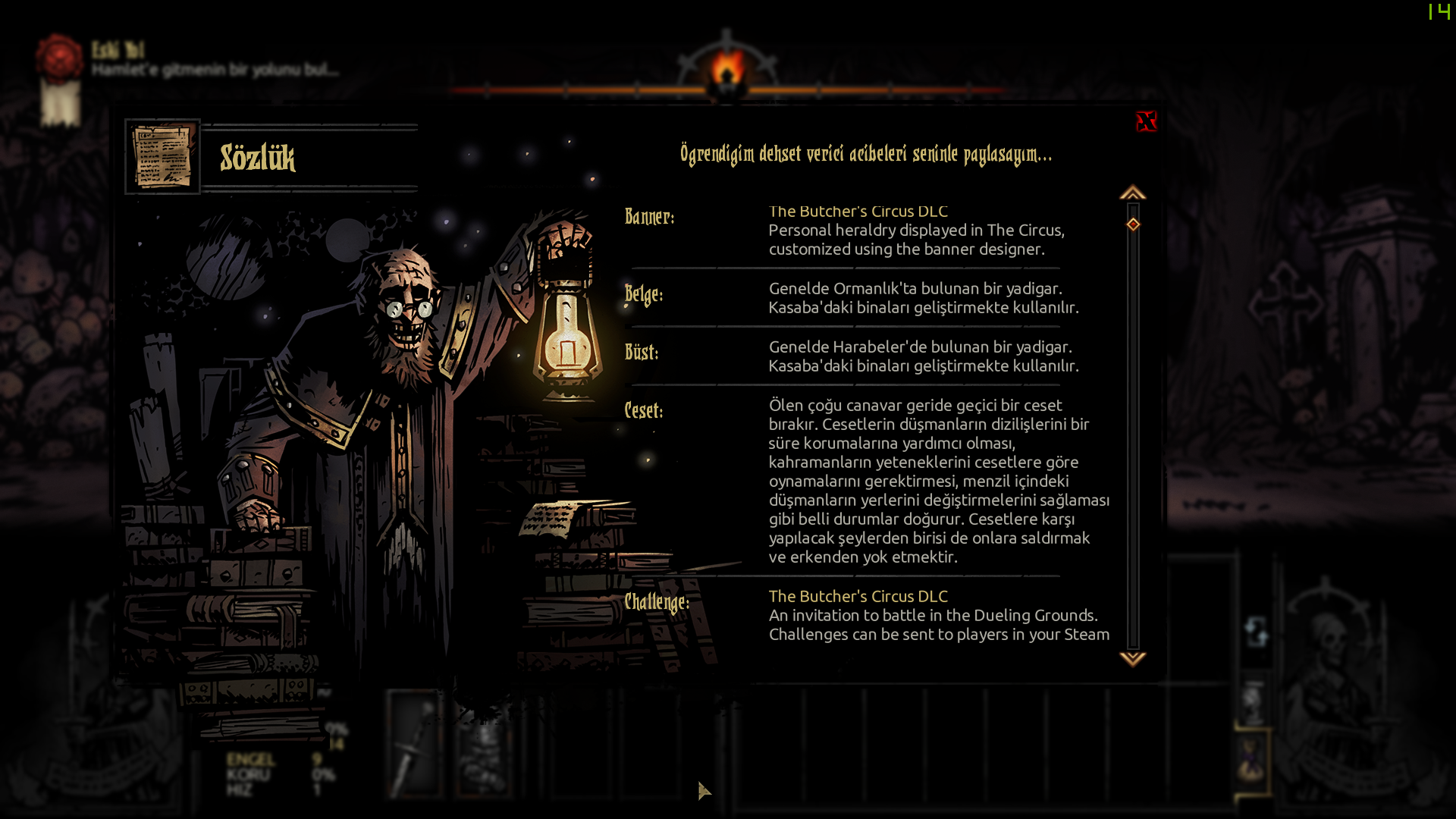Select the Ceset glossary entry
The image size is (1456, 819).
(x=644, y=410)
